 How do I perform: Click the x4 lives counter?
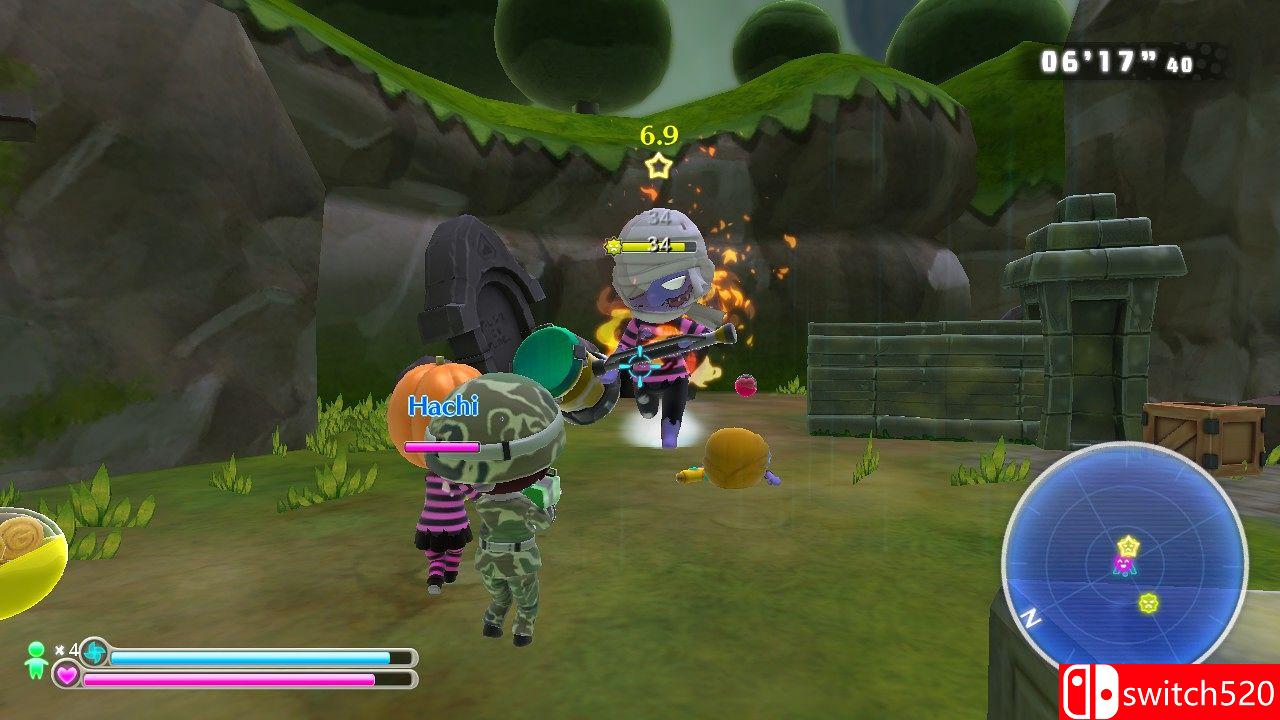[66, 651]
